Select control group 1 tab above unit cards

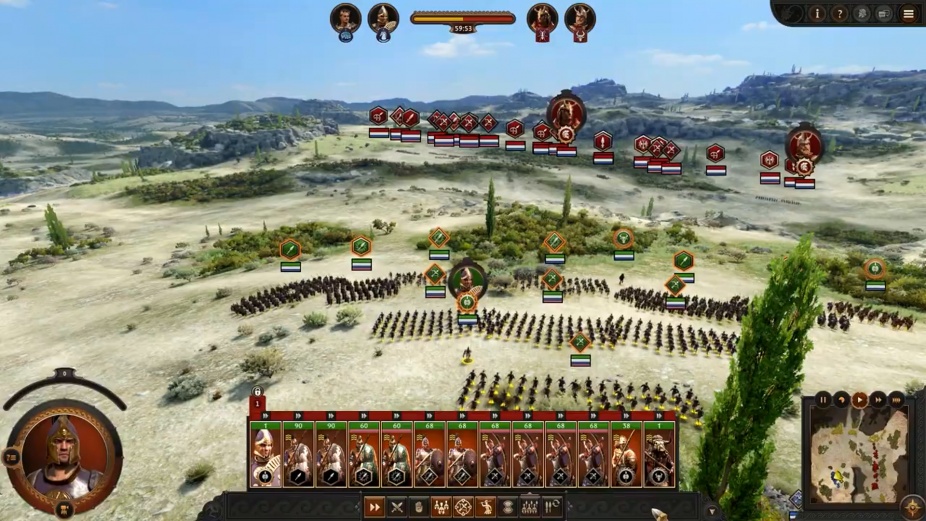pos(257,403)
